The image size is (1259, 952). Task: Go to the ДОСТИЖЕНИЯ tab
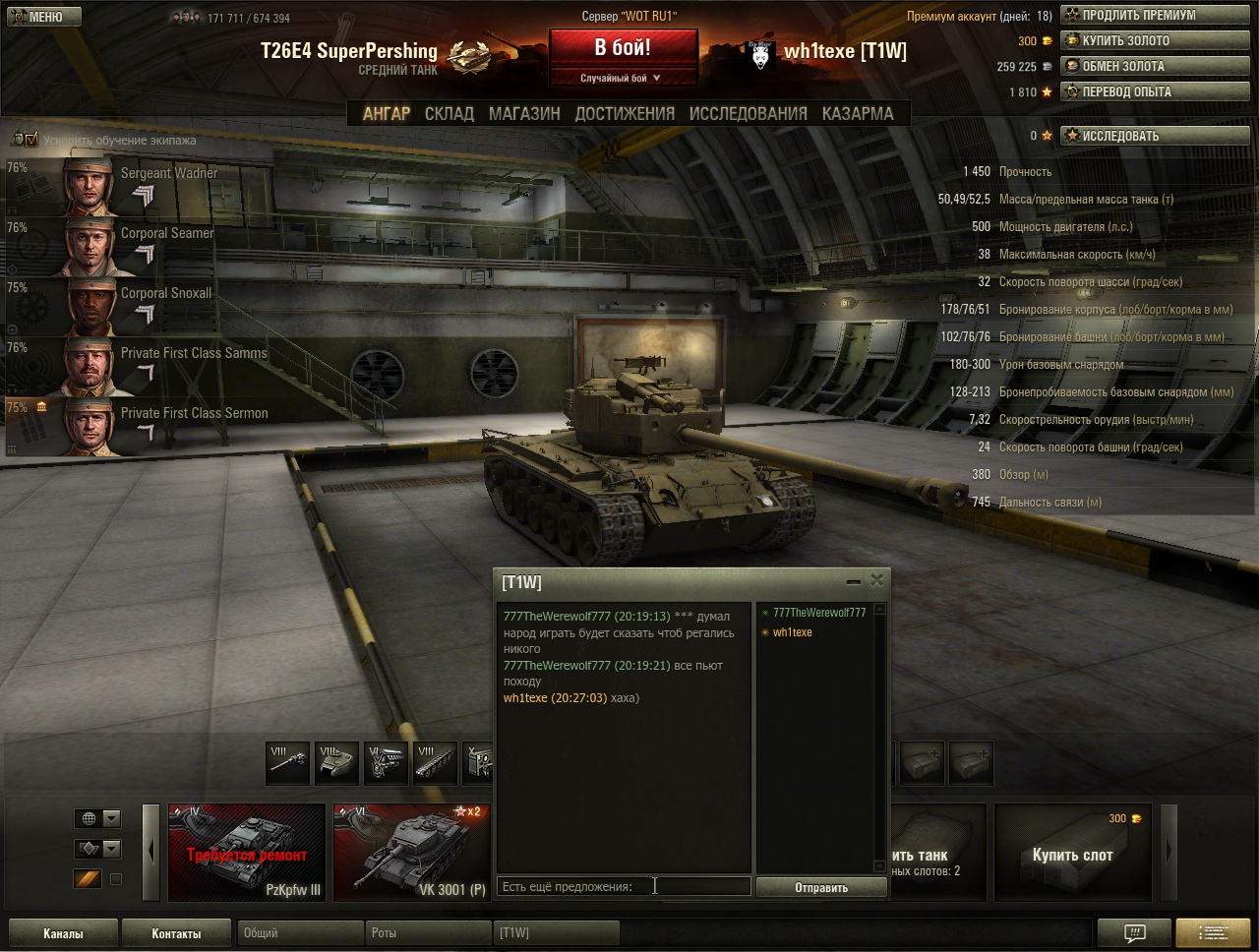(625, 114)
